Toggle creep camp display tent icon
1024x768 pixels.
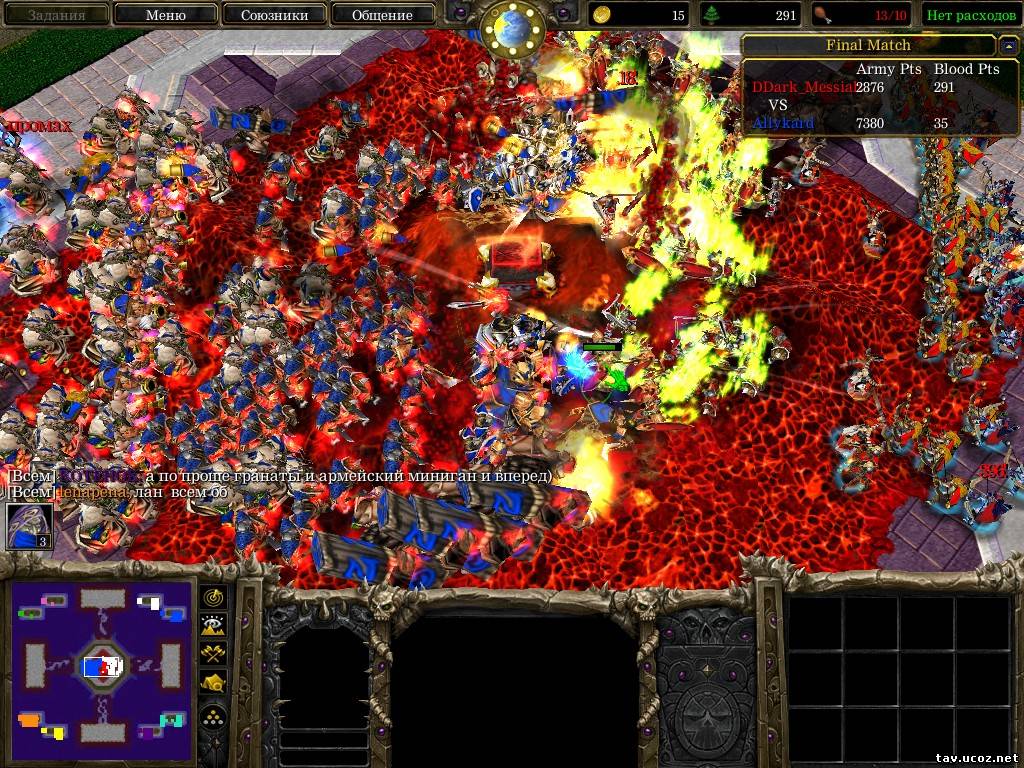[214, 683]
